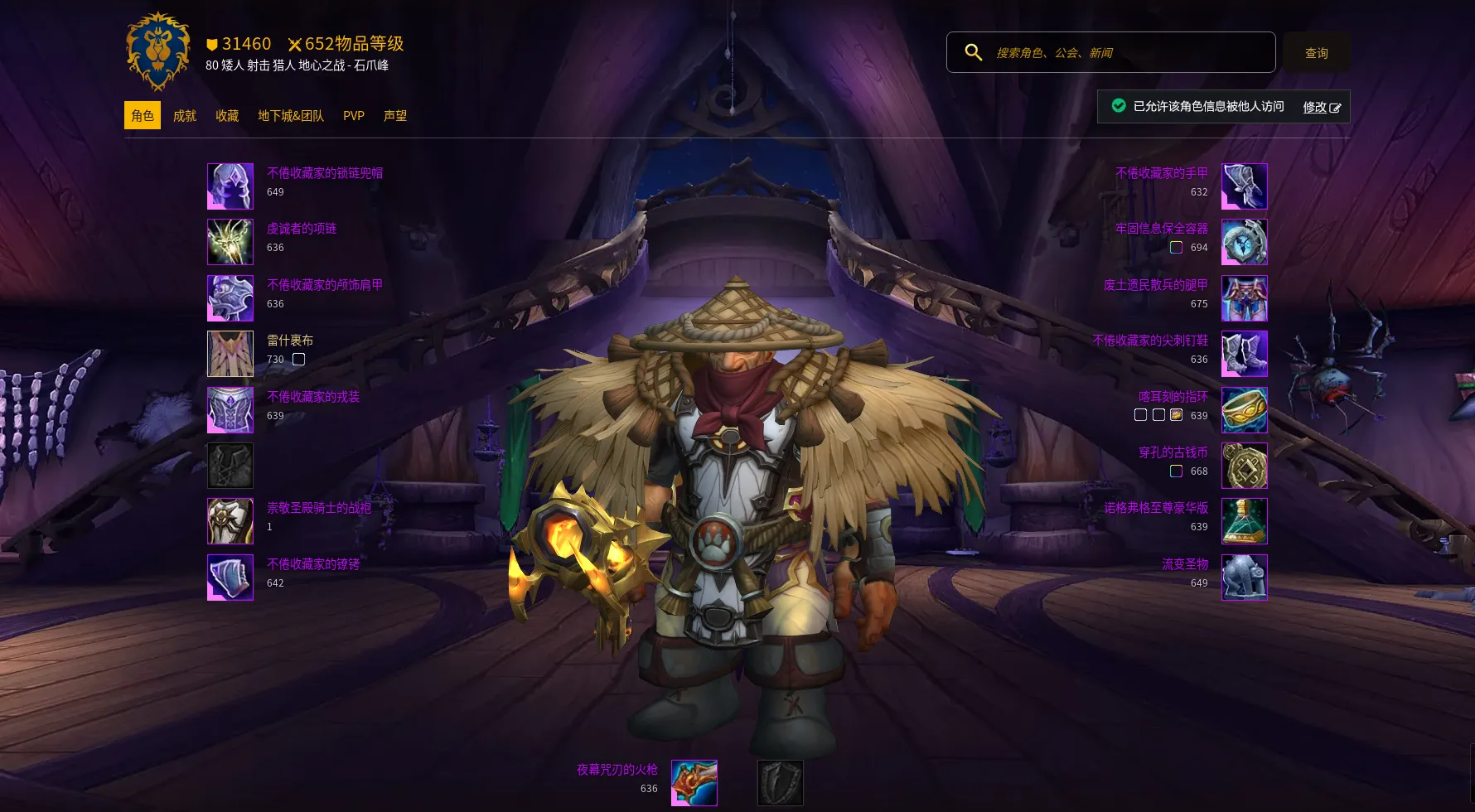Click the 不倦收藏家的镣铐 wrist slot
This screenshot has height=812, width=1475.
(230, 578)
